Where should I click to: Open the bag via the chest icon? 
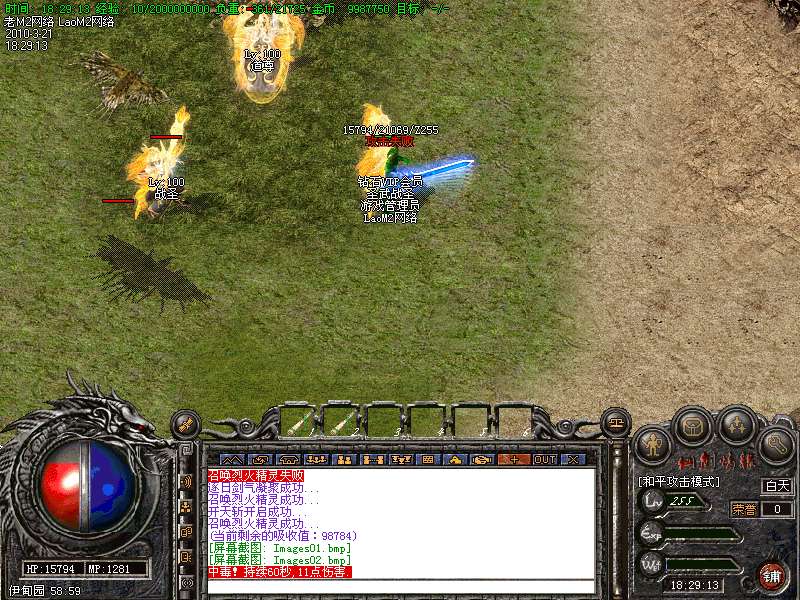(694, 427)
